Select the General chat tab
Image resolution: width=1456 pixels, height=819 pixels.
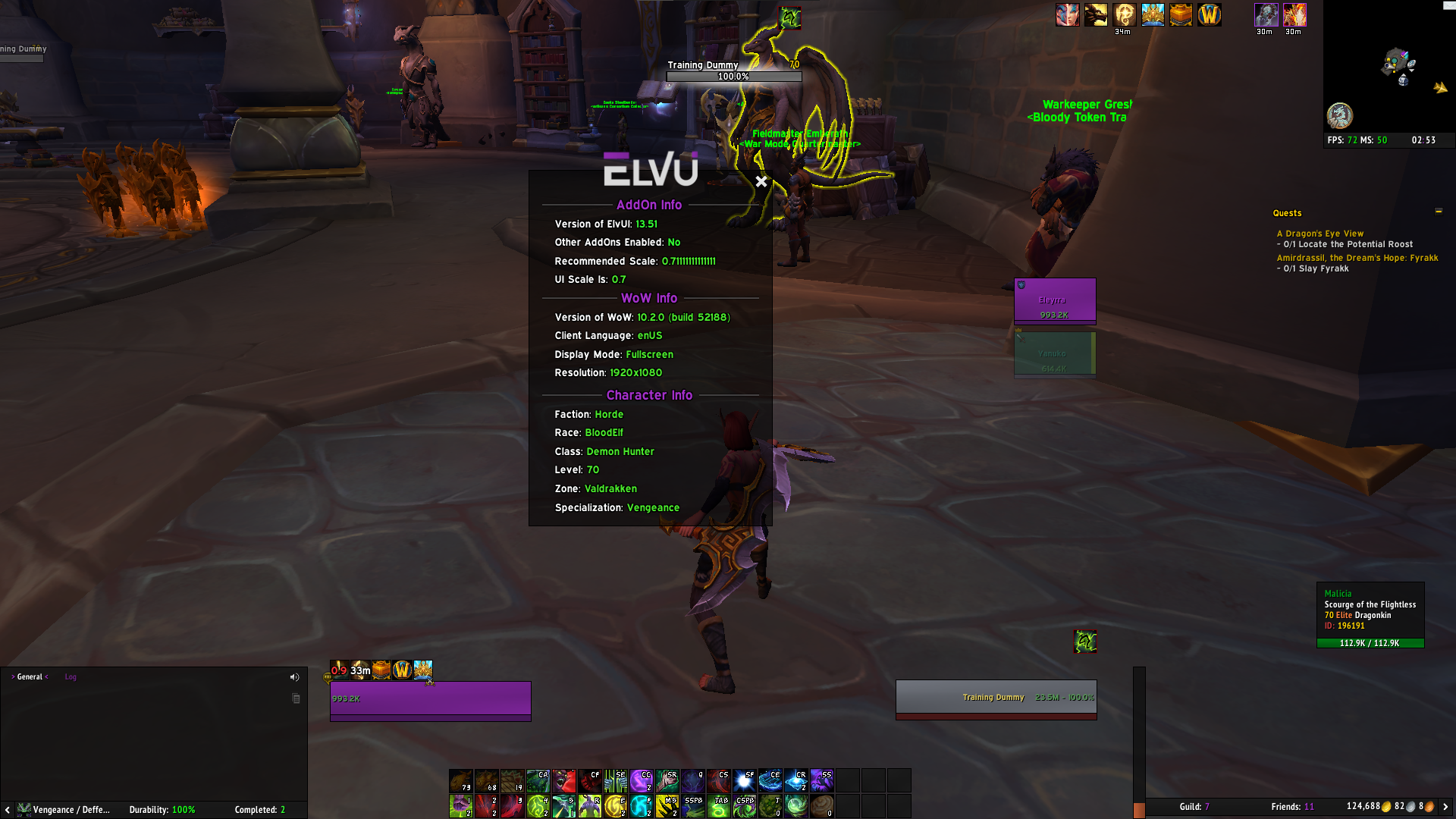[x=30, y=676]
